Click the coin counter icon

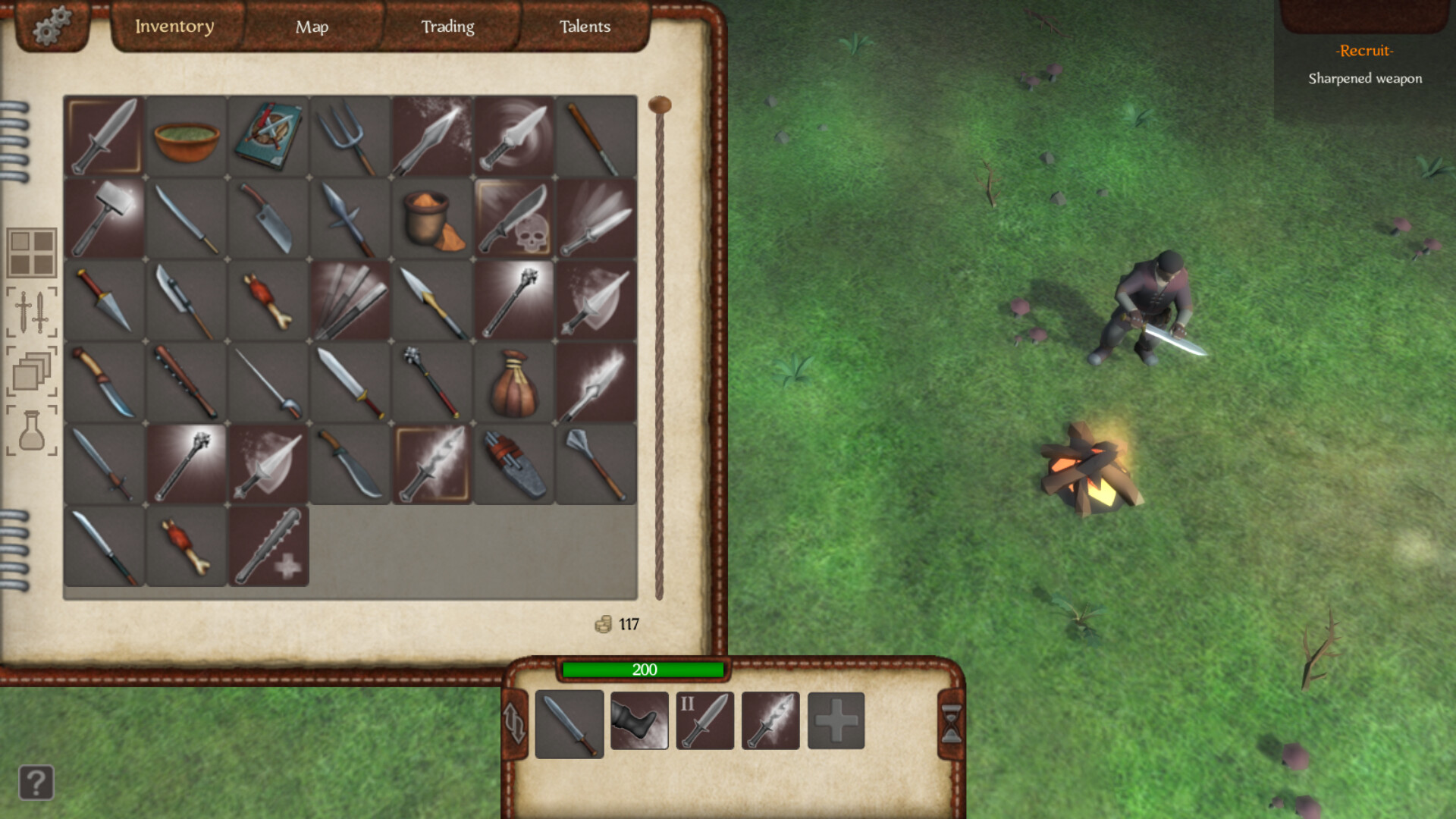[604, 623]
